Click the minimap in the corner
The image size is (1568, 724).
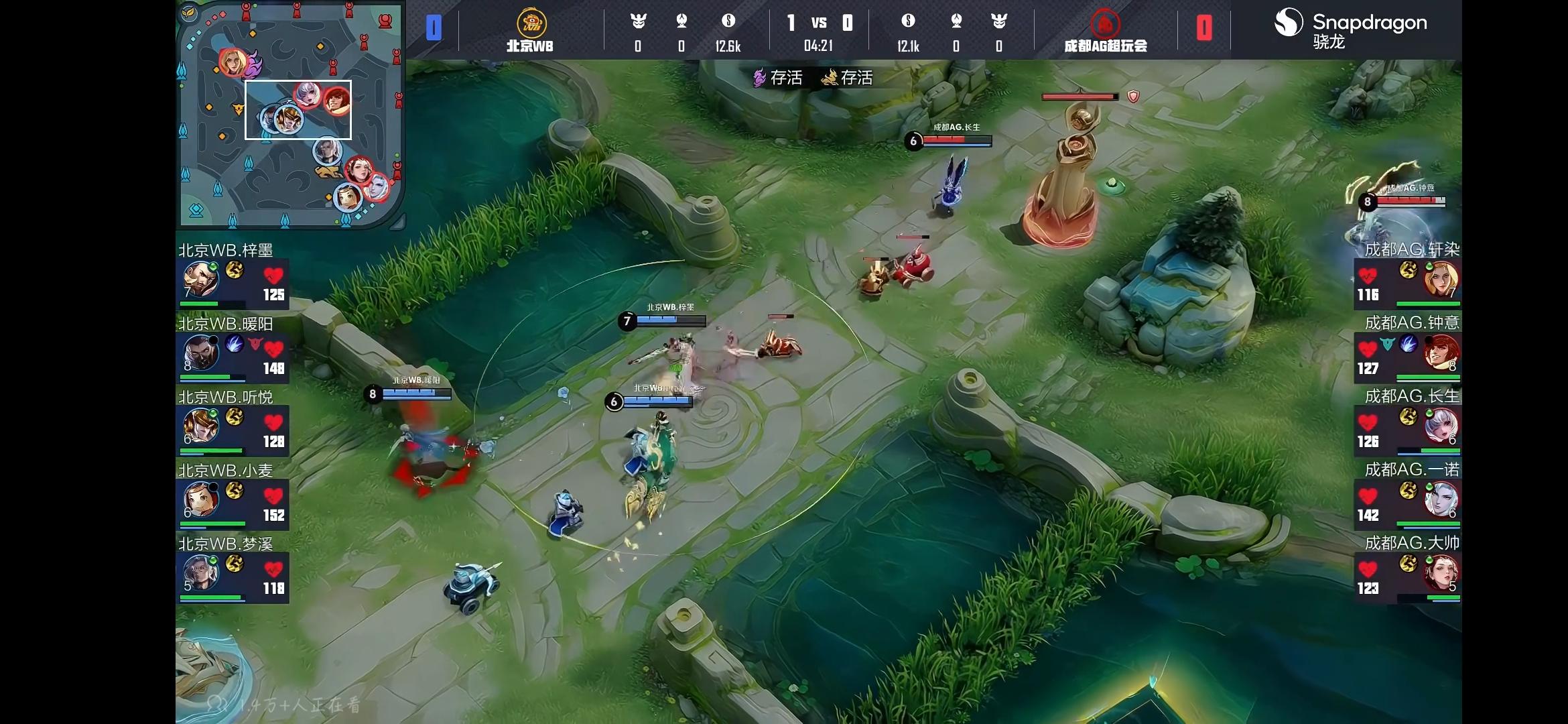(290, 115)
